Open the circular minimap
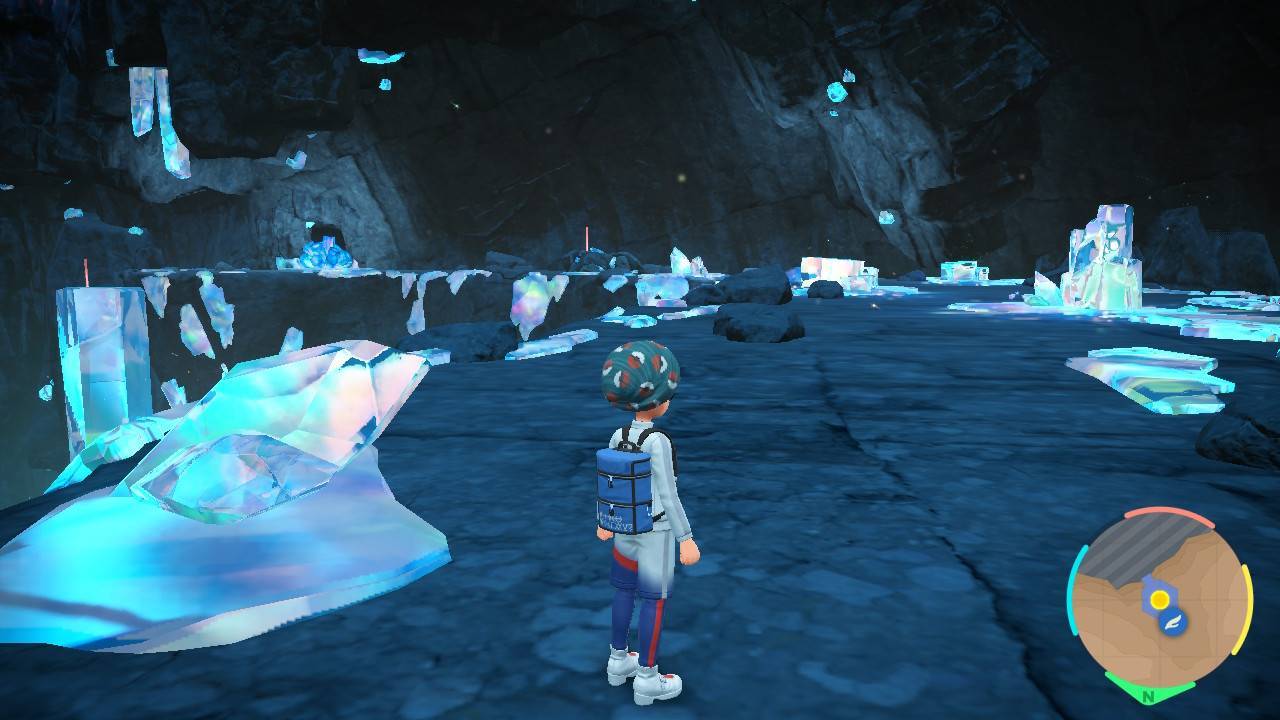 (x=1159, y=601)
